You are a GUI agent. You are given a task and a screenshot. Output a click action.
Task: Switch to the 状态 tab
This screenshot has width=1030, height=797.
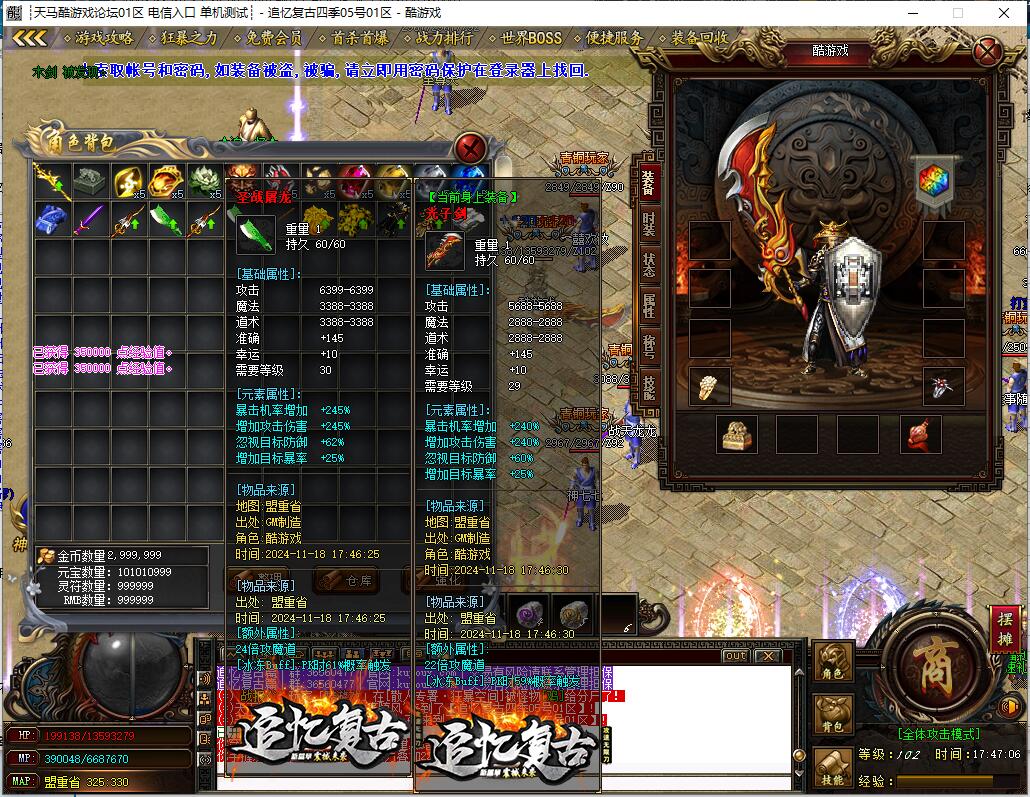click(x=649, y=266)
